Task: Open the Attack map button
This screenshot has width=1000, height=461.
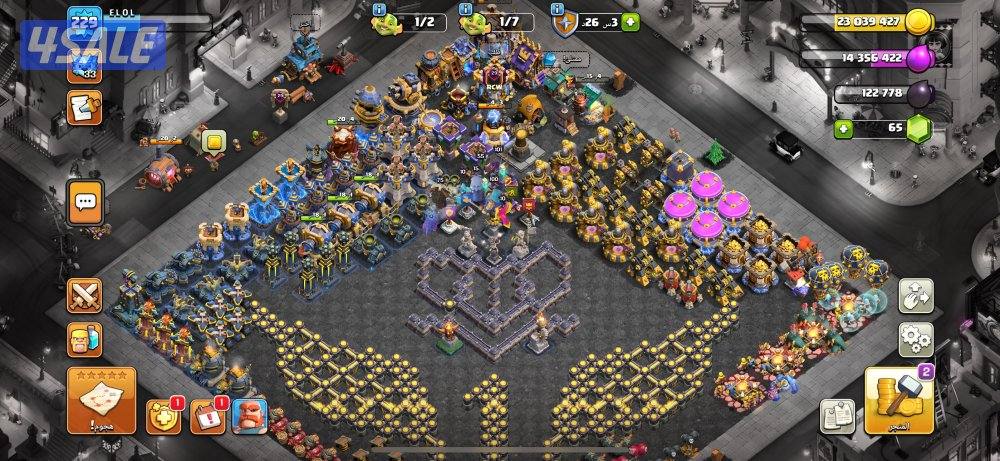Action: [101, 400]
